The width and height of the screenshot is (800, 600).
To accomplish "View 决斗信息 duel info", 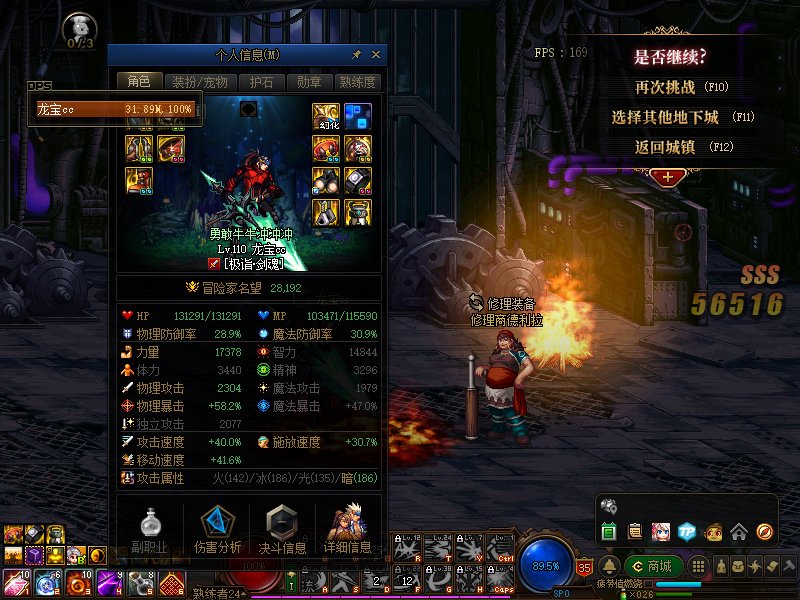I will click(x=281, y=530).
